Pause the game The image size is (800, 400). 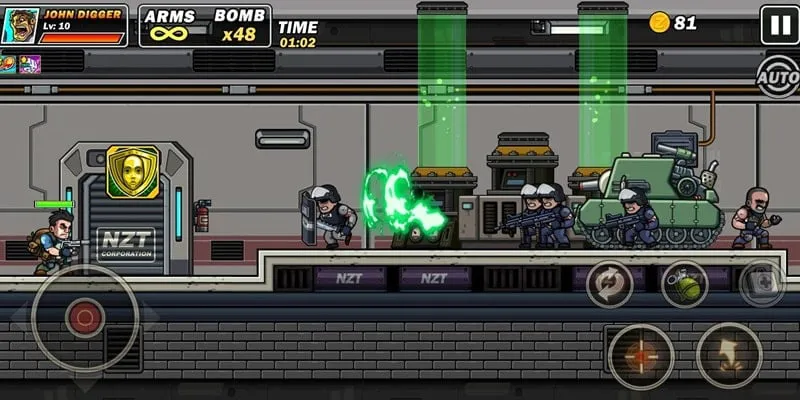coord(779,24)
